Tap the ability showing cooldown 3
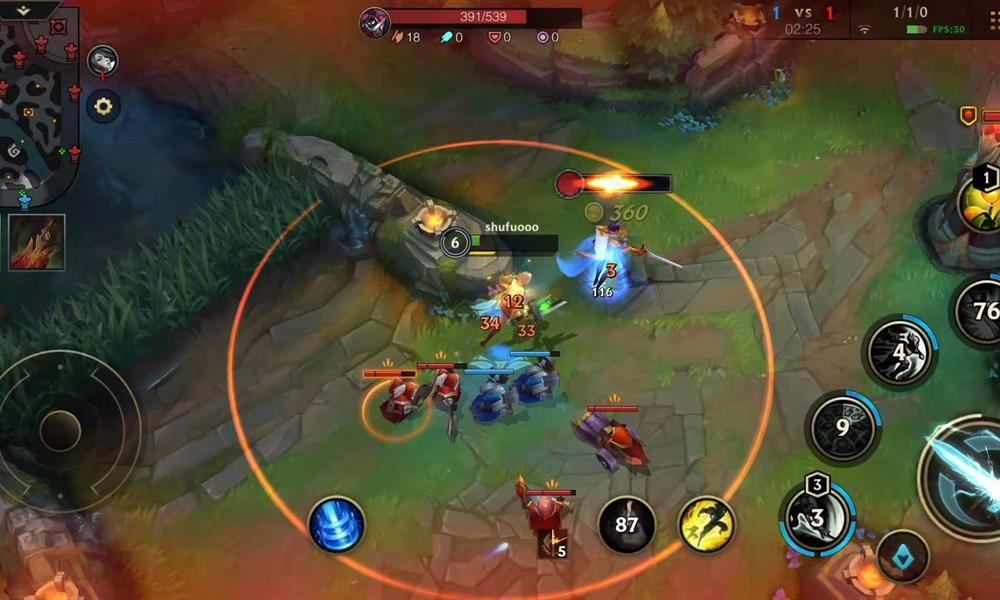The image size is (1000, 600). [x=817, y=518]
